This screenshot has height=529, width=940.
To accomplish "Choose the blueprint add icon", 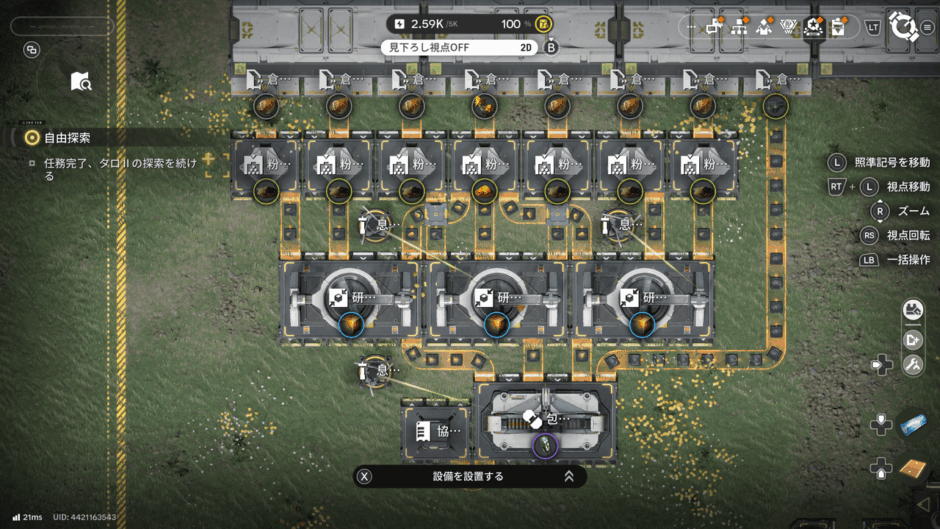I will 912,339.
